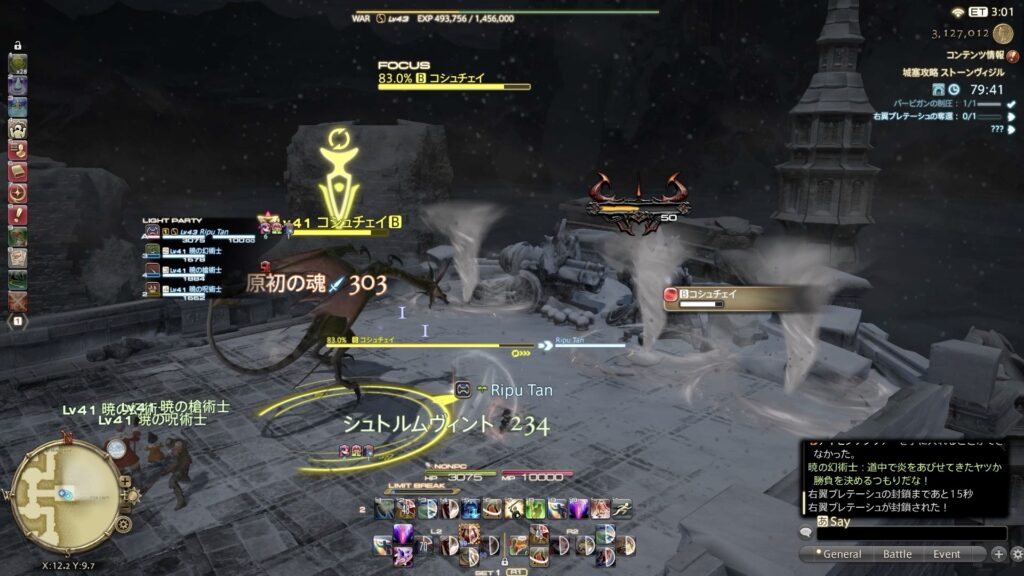Click the gold gil currency coin icon
The image size is (1024, 576).
pos(1003,33)
